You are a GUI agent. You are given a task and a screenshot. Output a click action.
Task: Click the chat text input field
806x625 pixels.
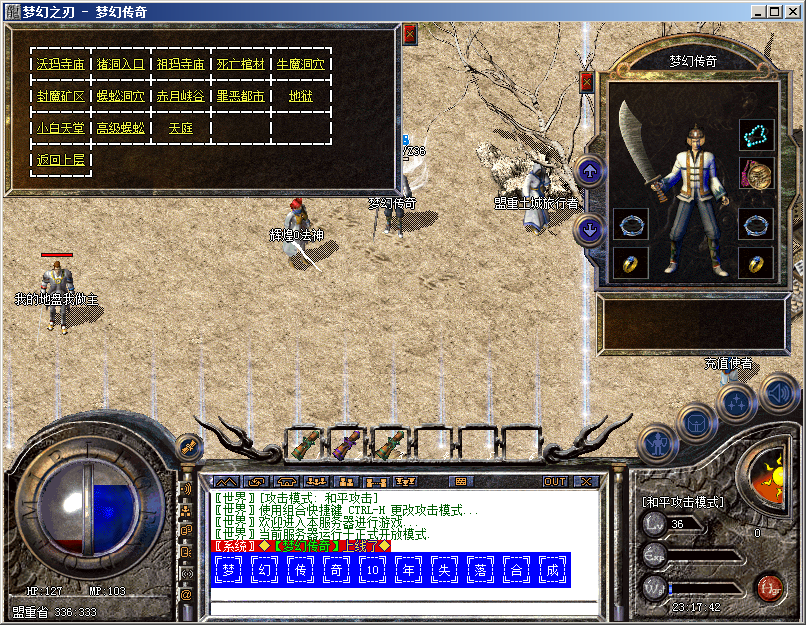(400, 607)
